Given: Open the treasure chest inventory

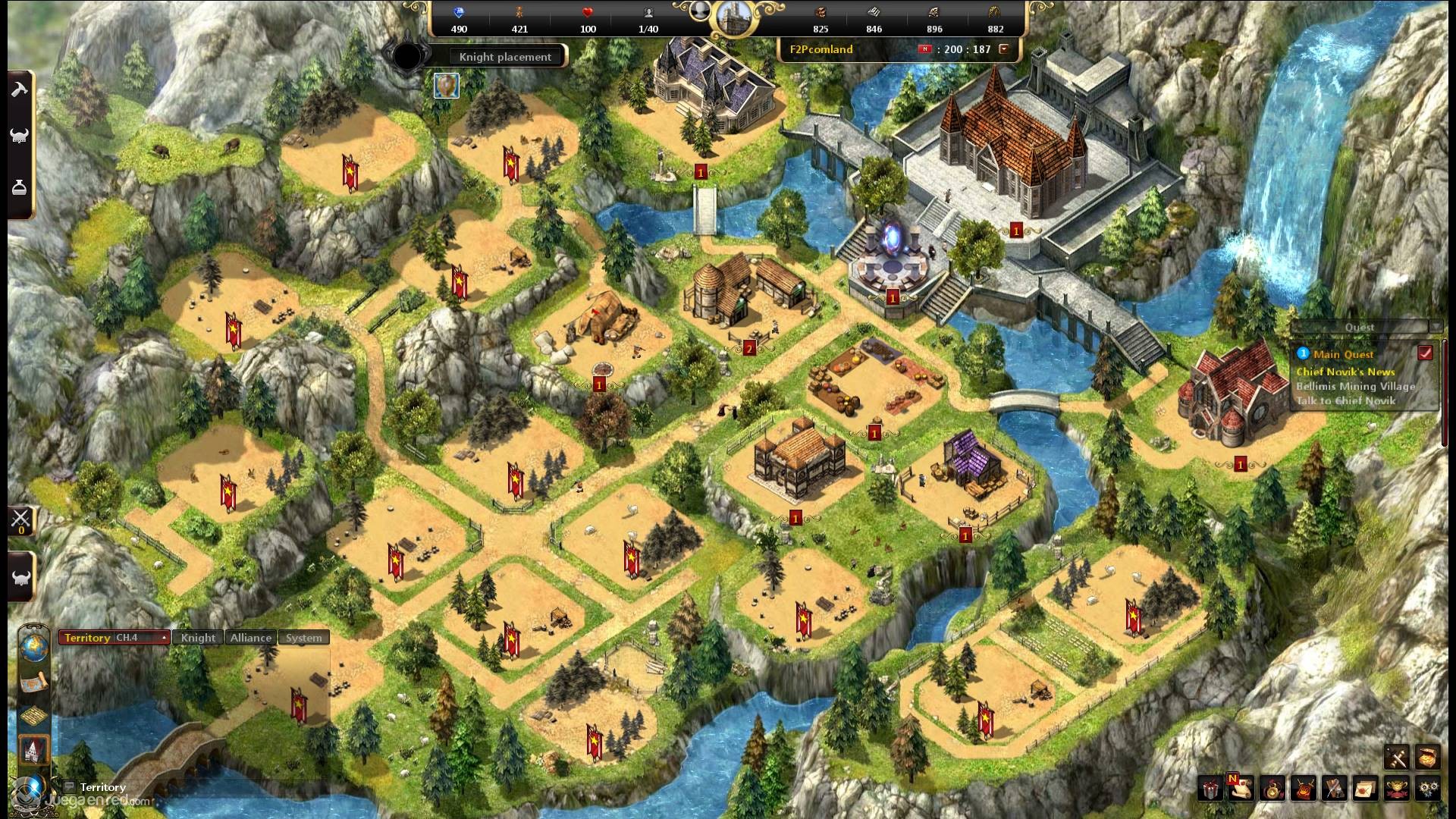Looking at the screenshot, I should pyautogui.click(x=1427, y=757).
